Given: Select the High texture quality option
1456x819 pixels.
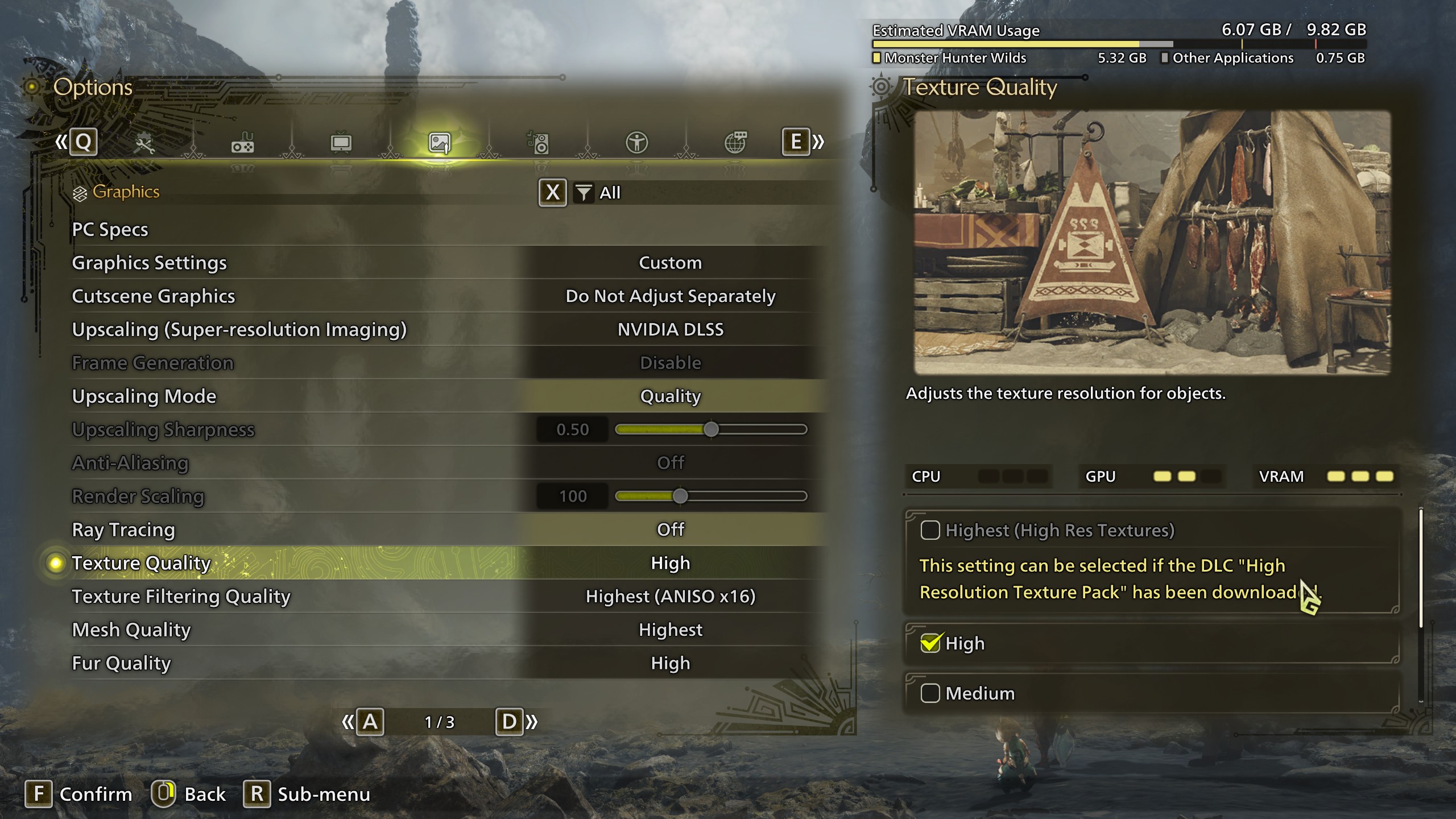Looking at the screenshot, I should pyautogui.click(x=930, y=643).
